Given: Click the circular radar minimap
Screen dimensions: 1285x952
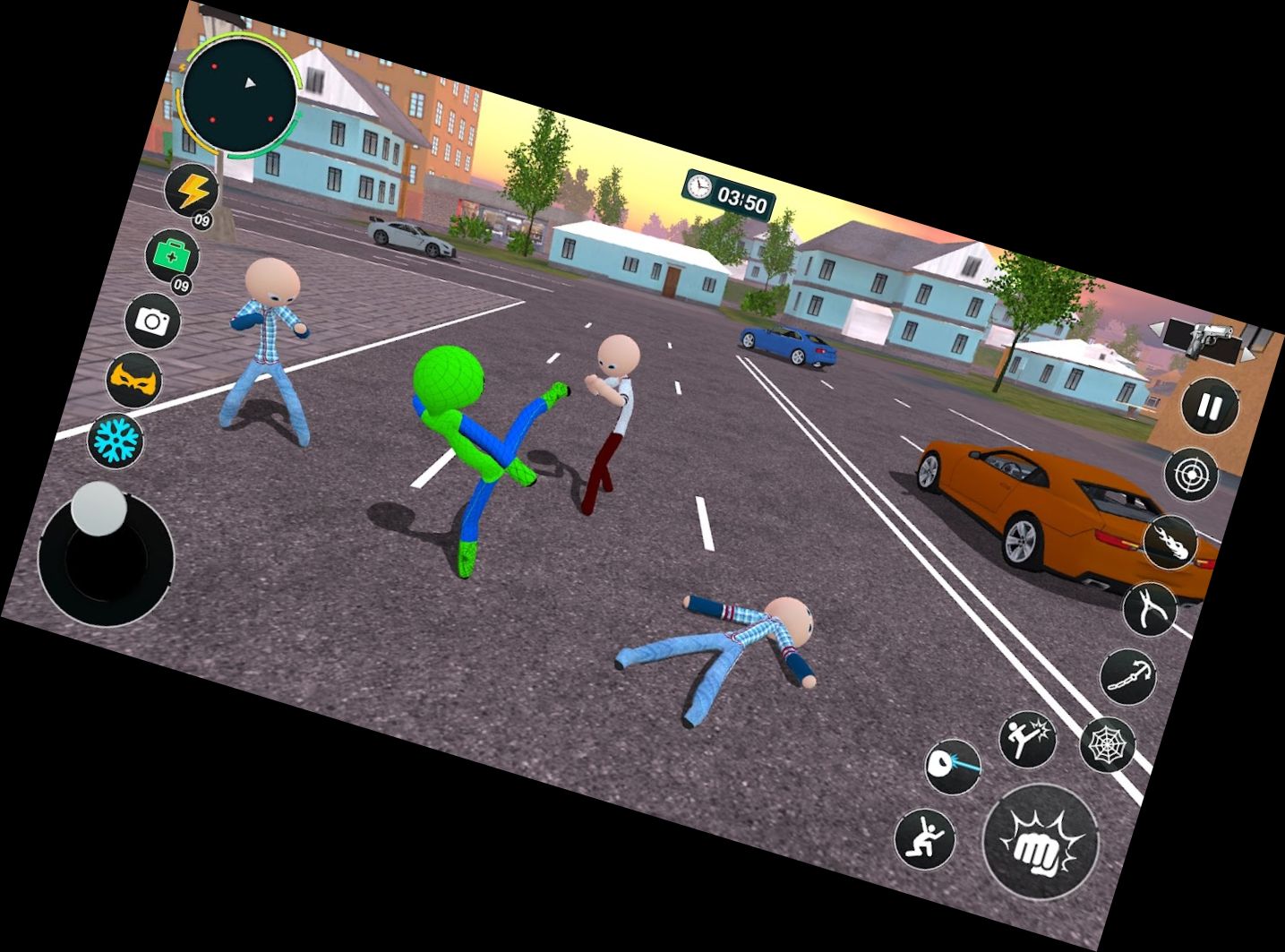Looking at the screenshot, I should [239, 94].
